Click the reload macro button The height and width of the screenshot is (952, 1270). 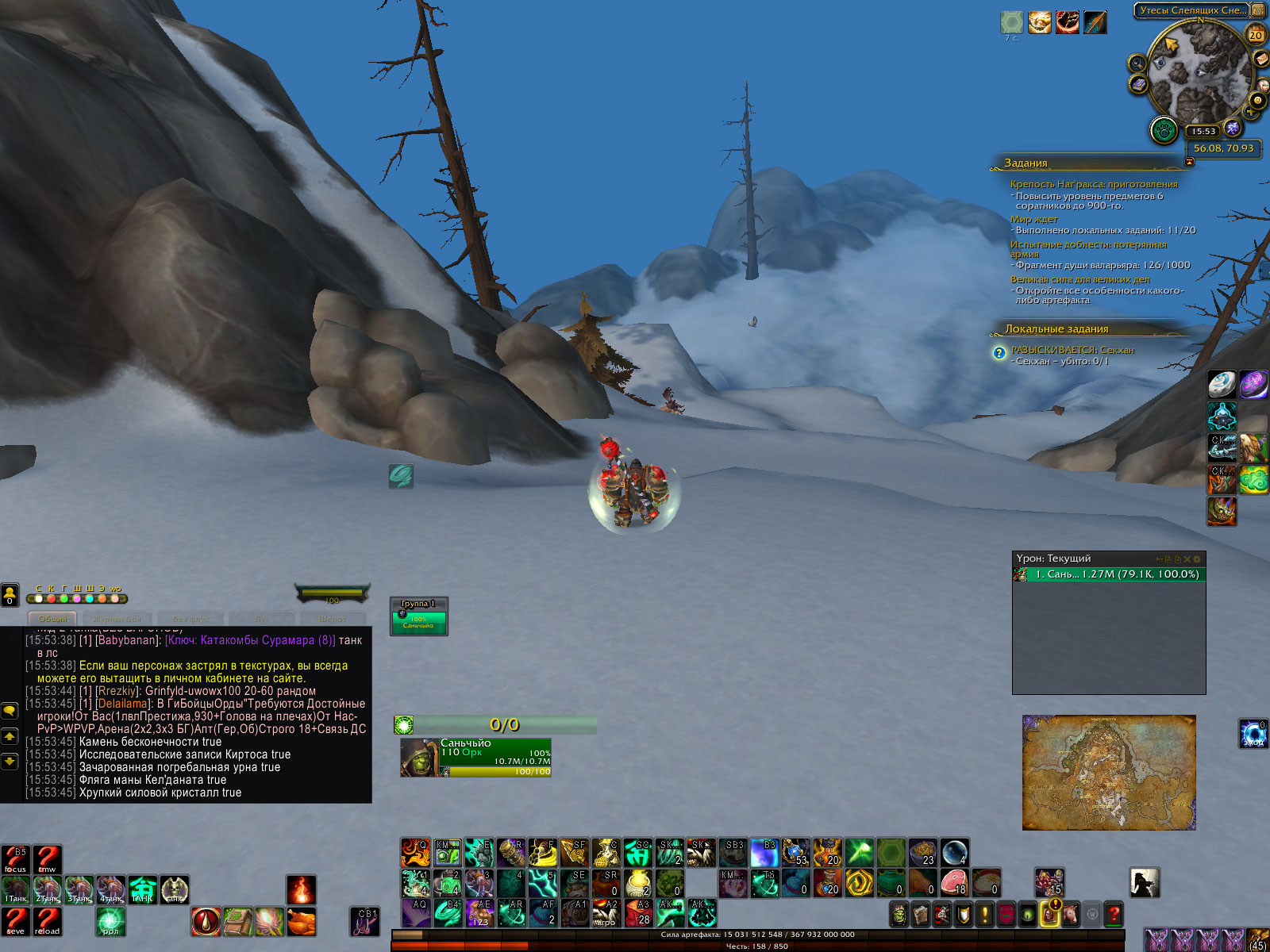(47, 921)
